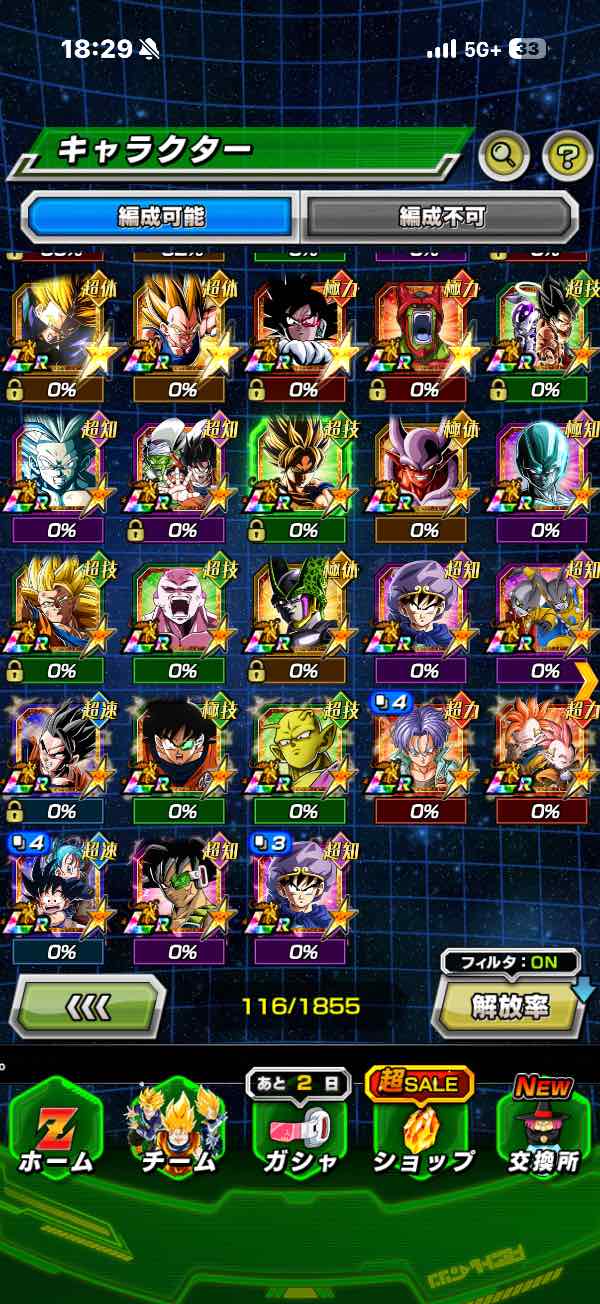The width and height of the screenshot is (600, 1304).
Task: Pick the pink Majin Buu screaming card
Action: [182, 612]
